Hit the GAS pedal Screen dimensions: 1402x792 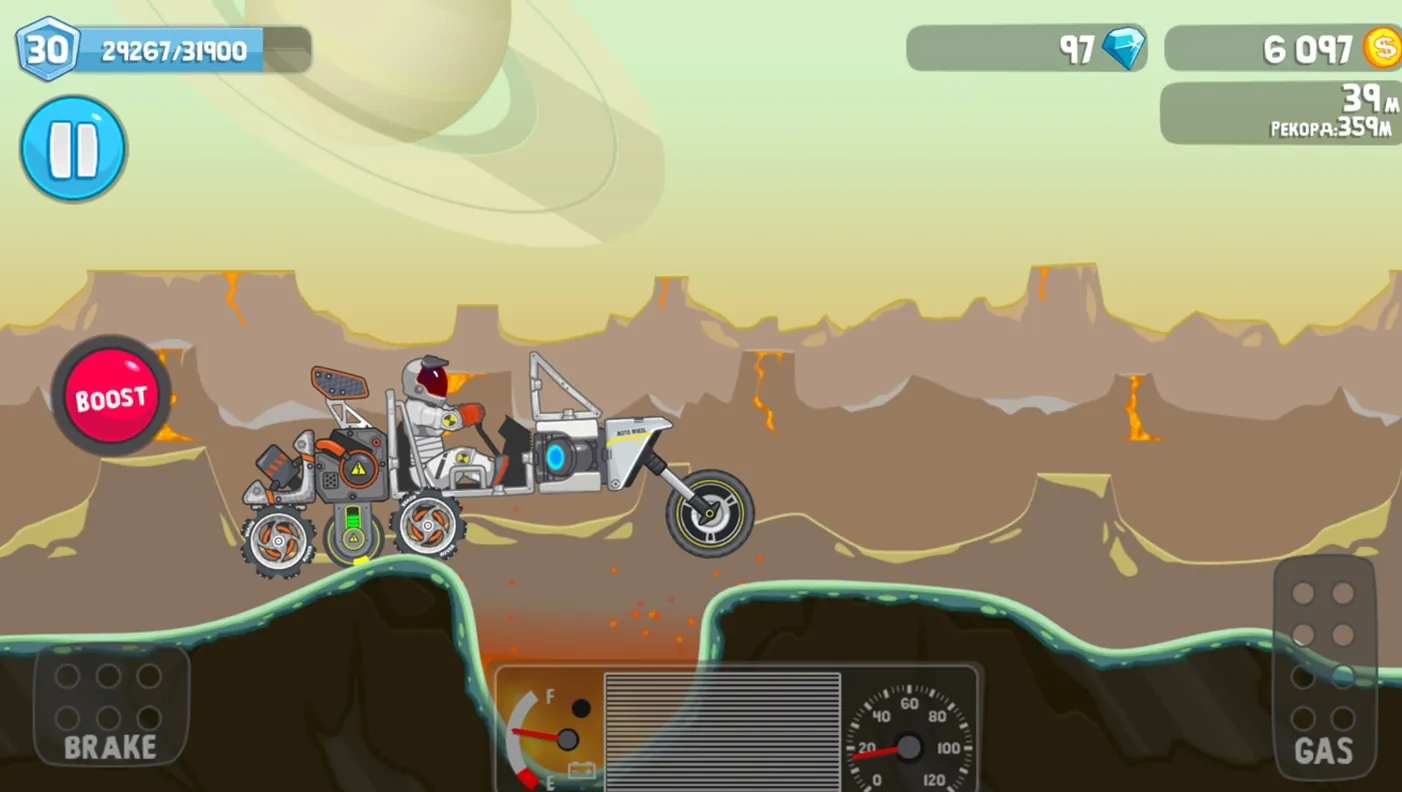click(1324, 668)
